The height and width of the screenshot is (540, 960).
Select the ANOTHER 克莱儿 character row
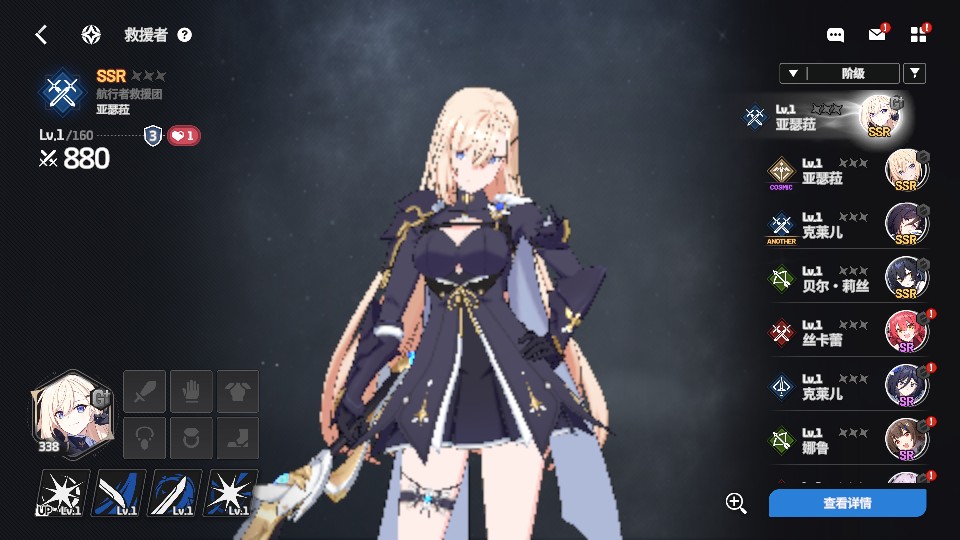pyautogui.click(x=846, y=225)
